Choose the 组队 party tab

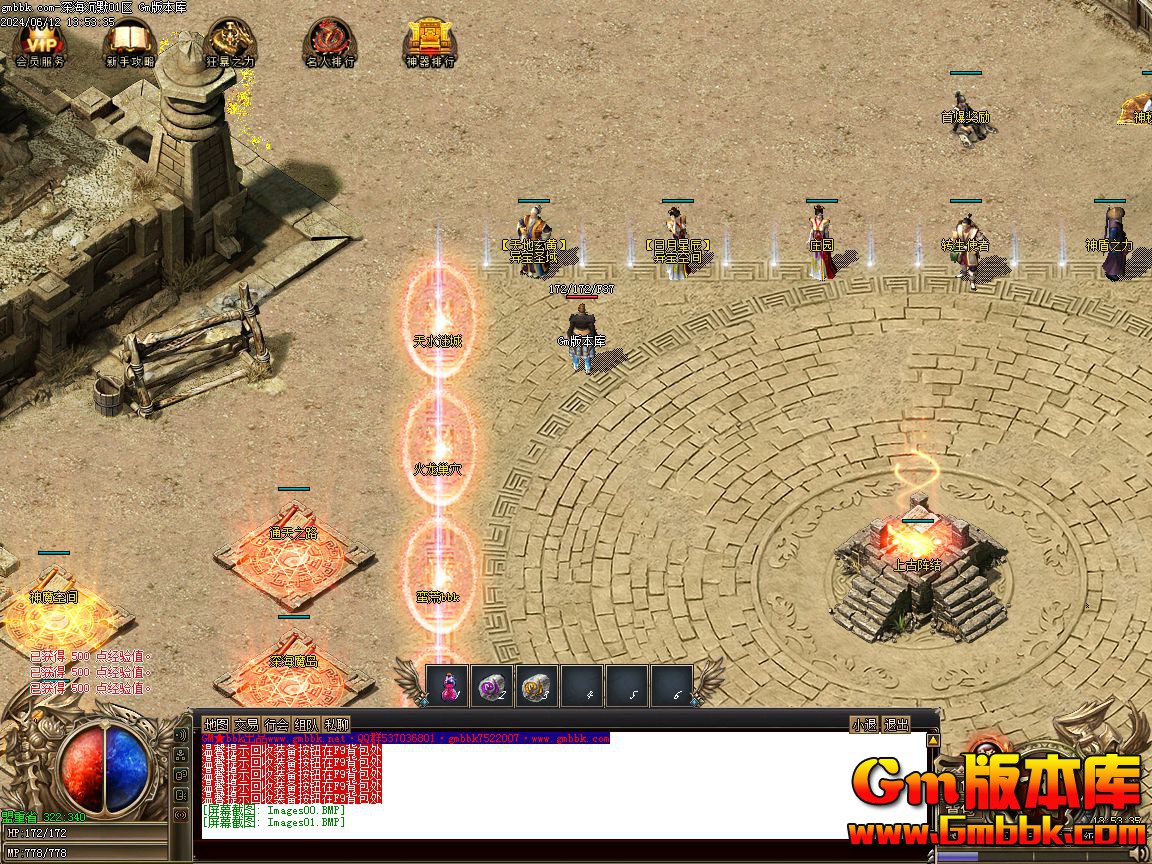coord(306,725)
